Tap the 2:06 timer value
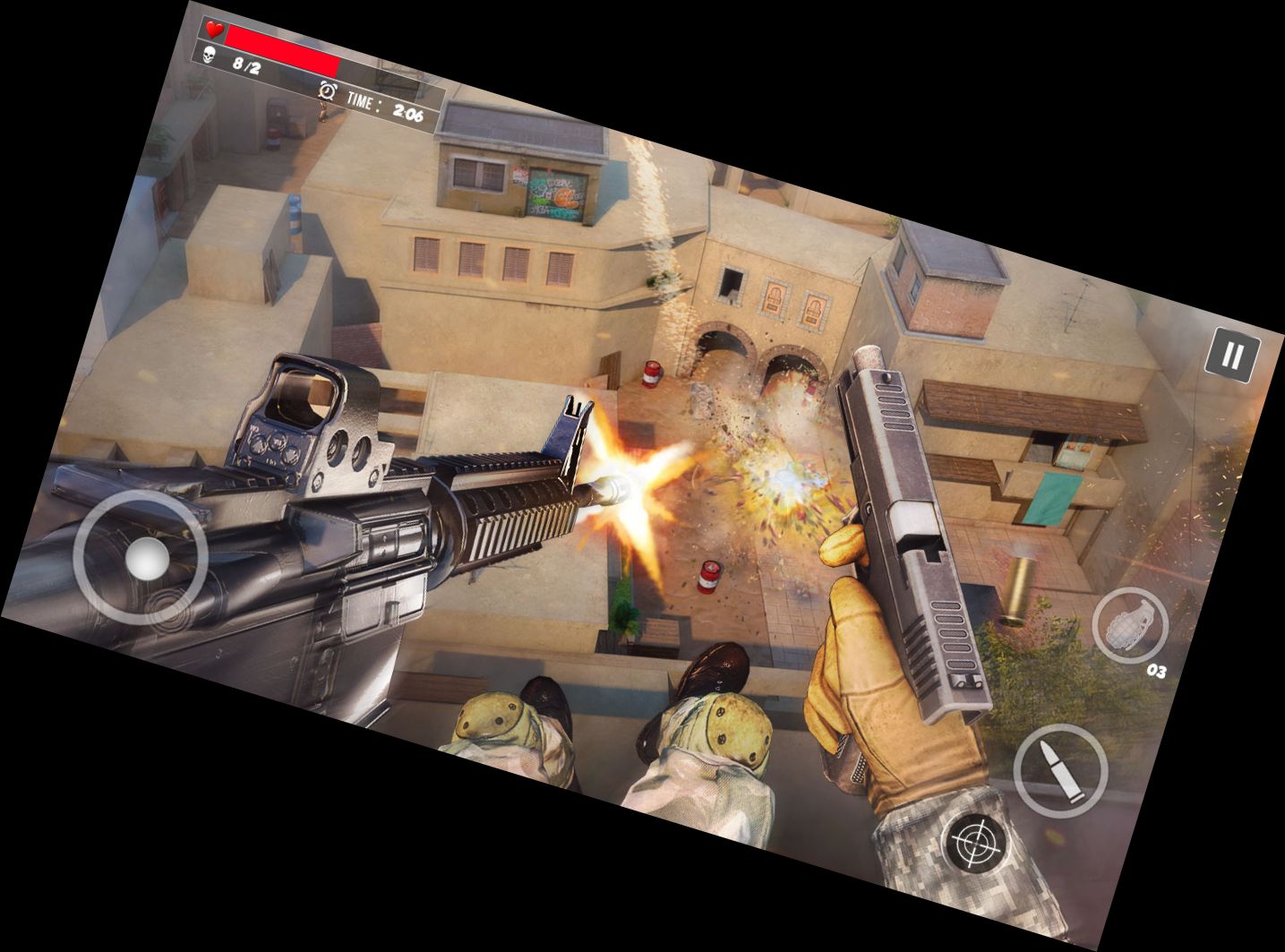Viewport: 1285px width, 952px height. coord(408,113)
